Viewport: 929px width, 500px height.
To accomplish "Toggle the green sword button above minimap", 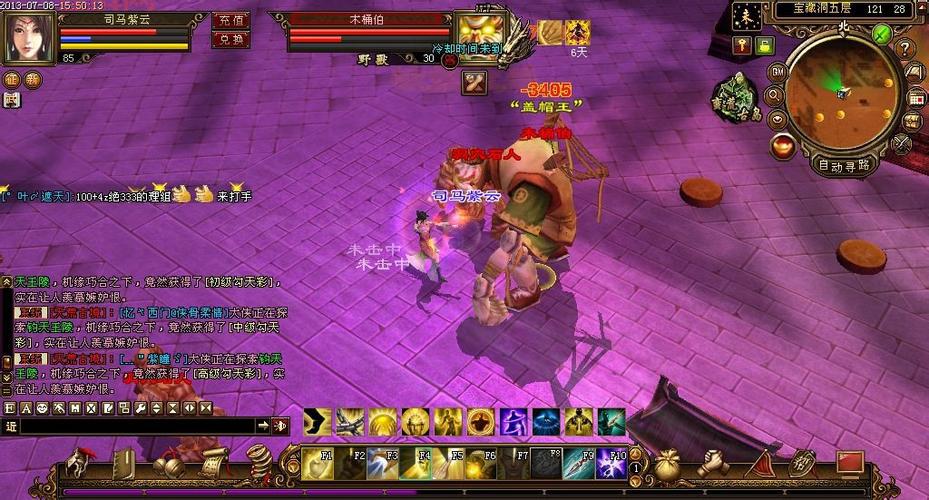I will tap(881, 33).
